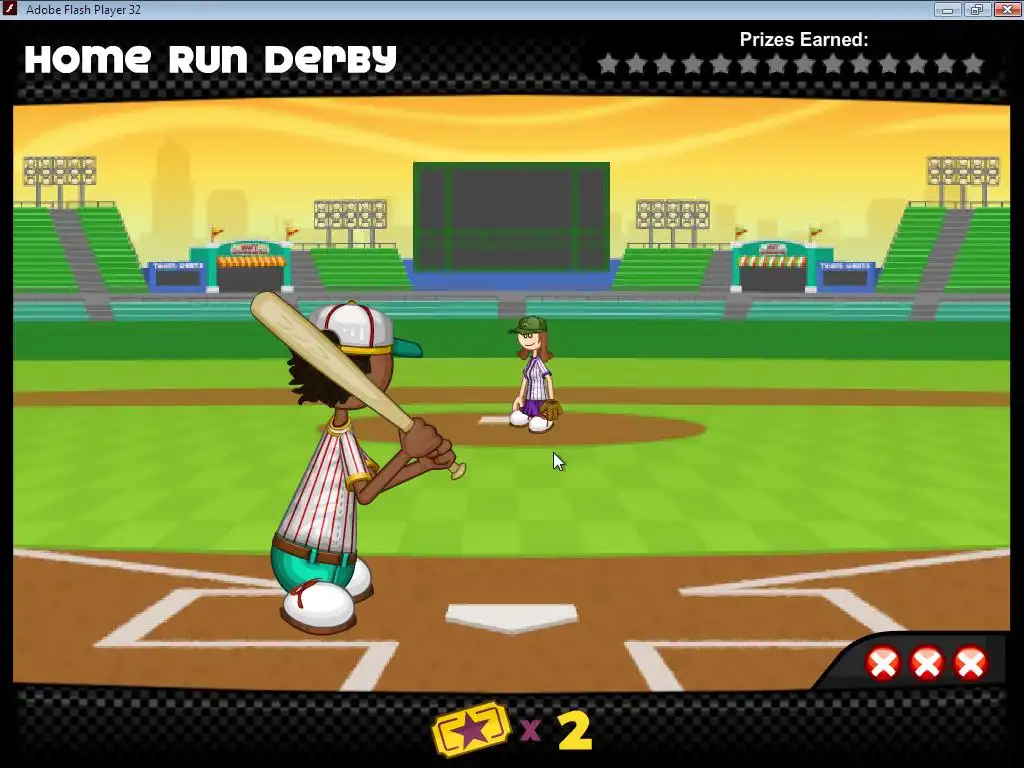Minimize the Flash Player window
The width and height of the screenshot is (1024, 768).
coord(946,10)
